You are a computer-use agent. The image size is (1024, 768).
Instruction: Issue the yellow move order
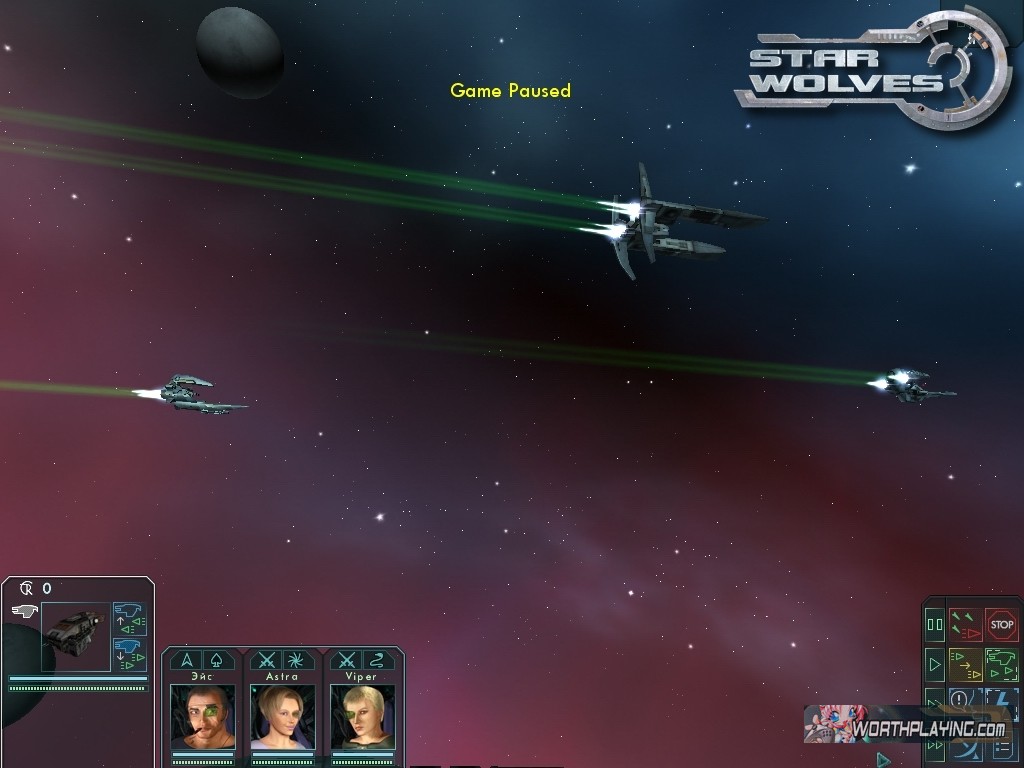(965, 664)
